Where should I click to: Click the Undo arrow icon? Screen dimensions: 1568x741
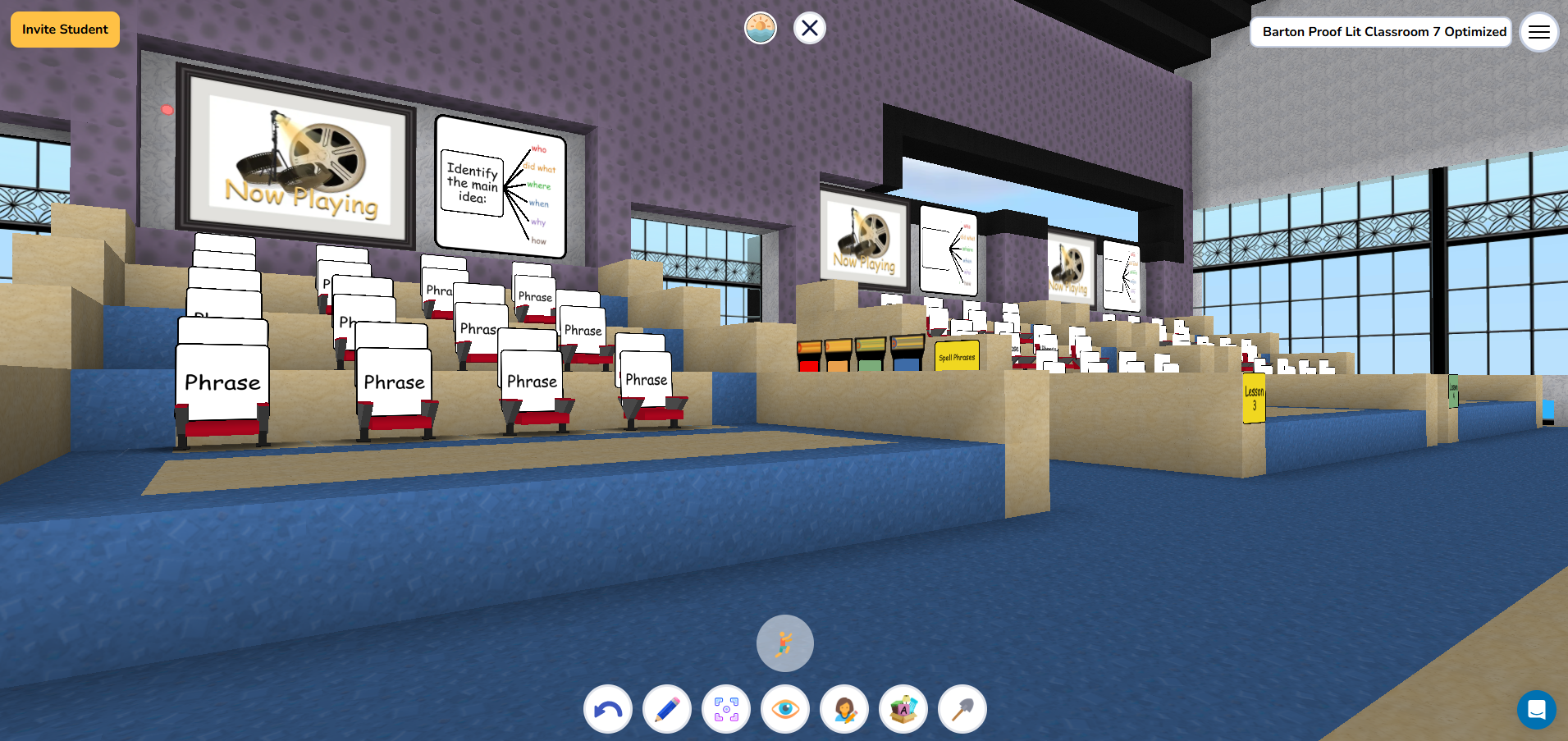(x=607, y=709)
